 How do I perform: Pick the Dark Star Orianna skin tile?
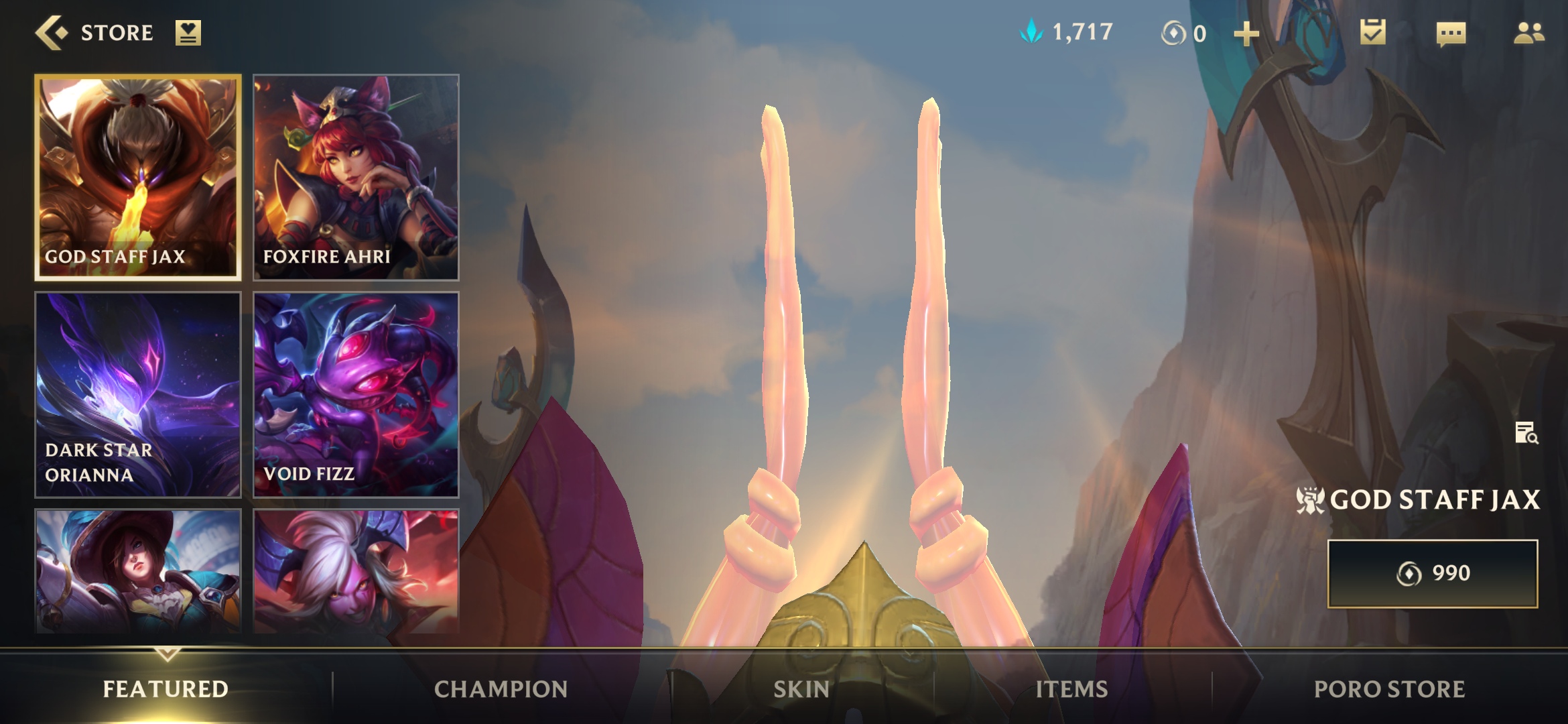(x=138, y=395)
